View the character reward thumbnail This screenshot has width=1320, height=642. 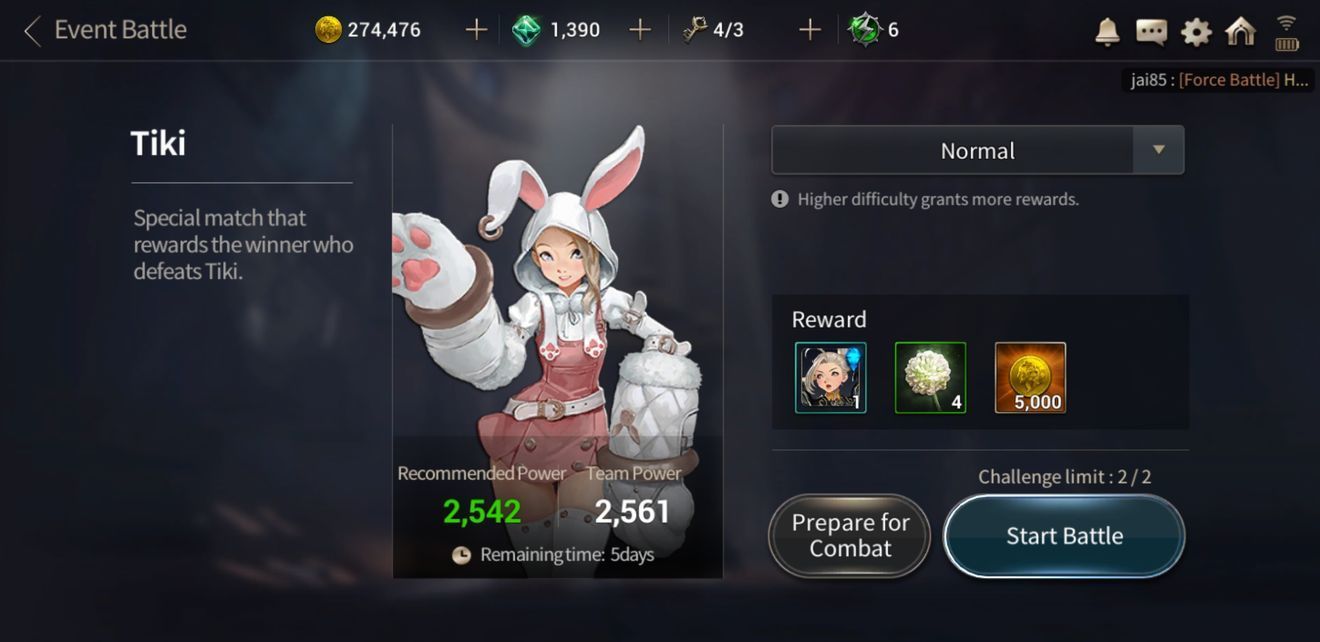point(831,378)
